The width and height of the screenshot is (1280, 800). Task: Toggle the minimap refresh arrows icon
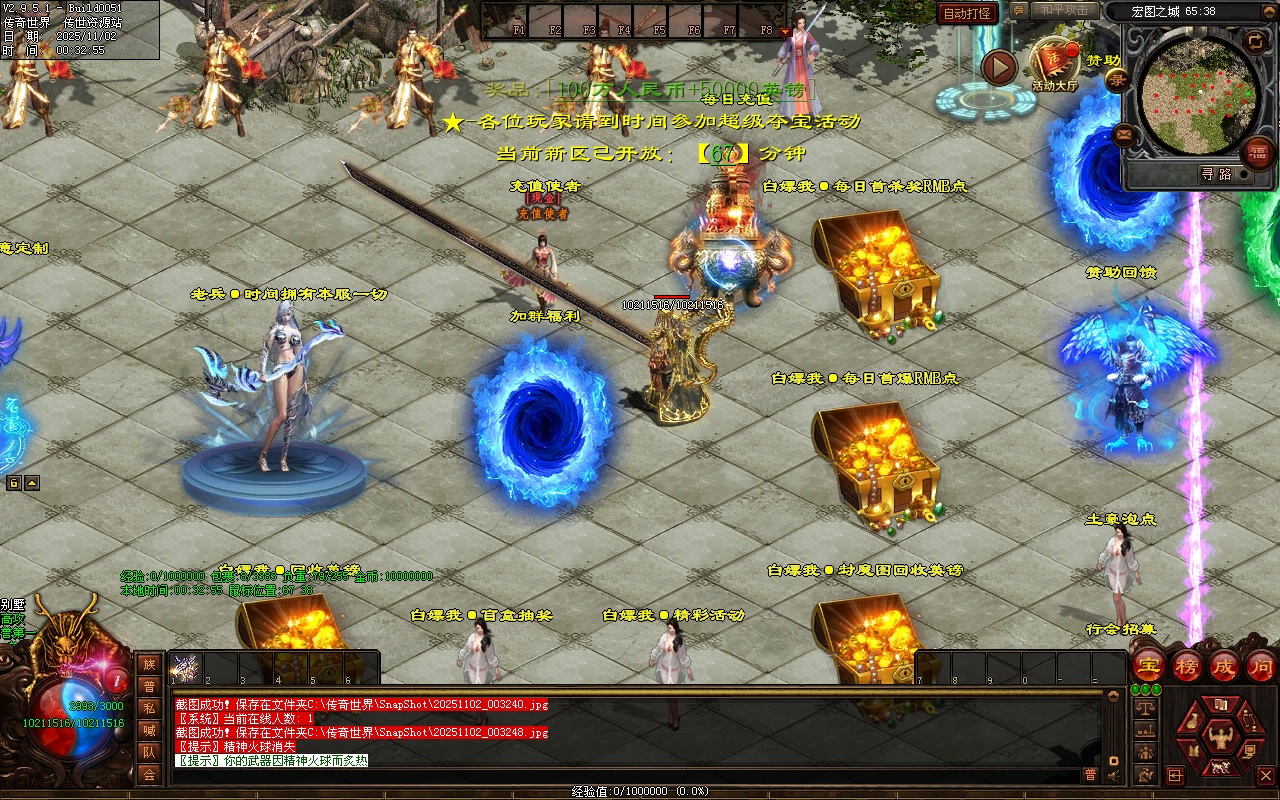pyautogui.click(x=1254, y=41)
